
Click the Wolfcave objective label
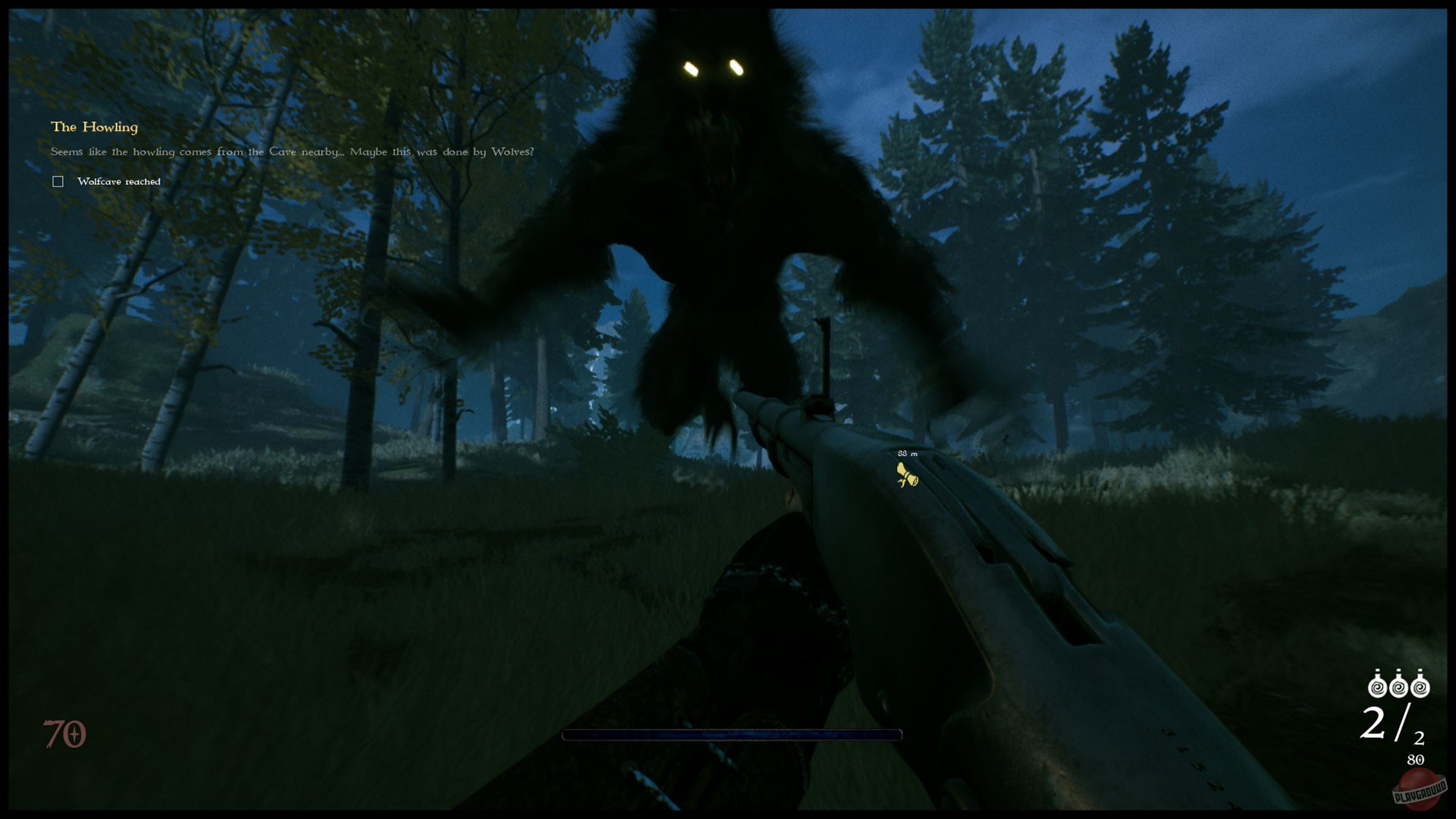[118, 181]
